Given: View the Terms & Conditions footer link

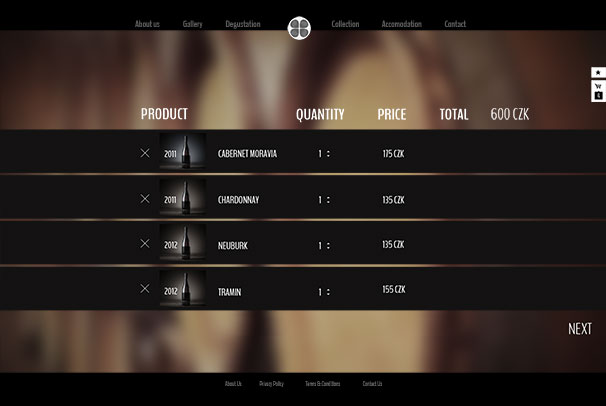Looking at the screenshot, I should pos(322,384).
